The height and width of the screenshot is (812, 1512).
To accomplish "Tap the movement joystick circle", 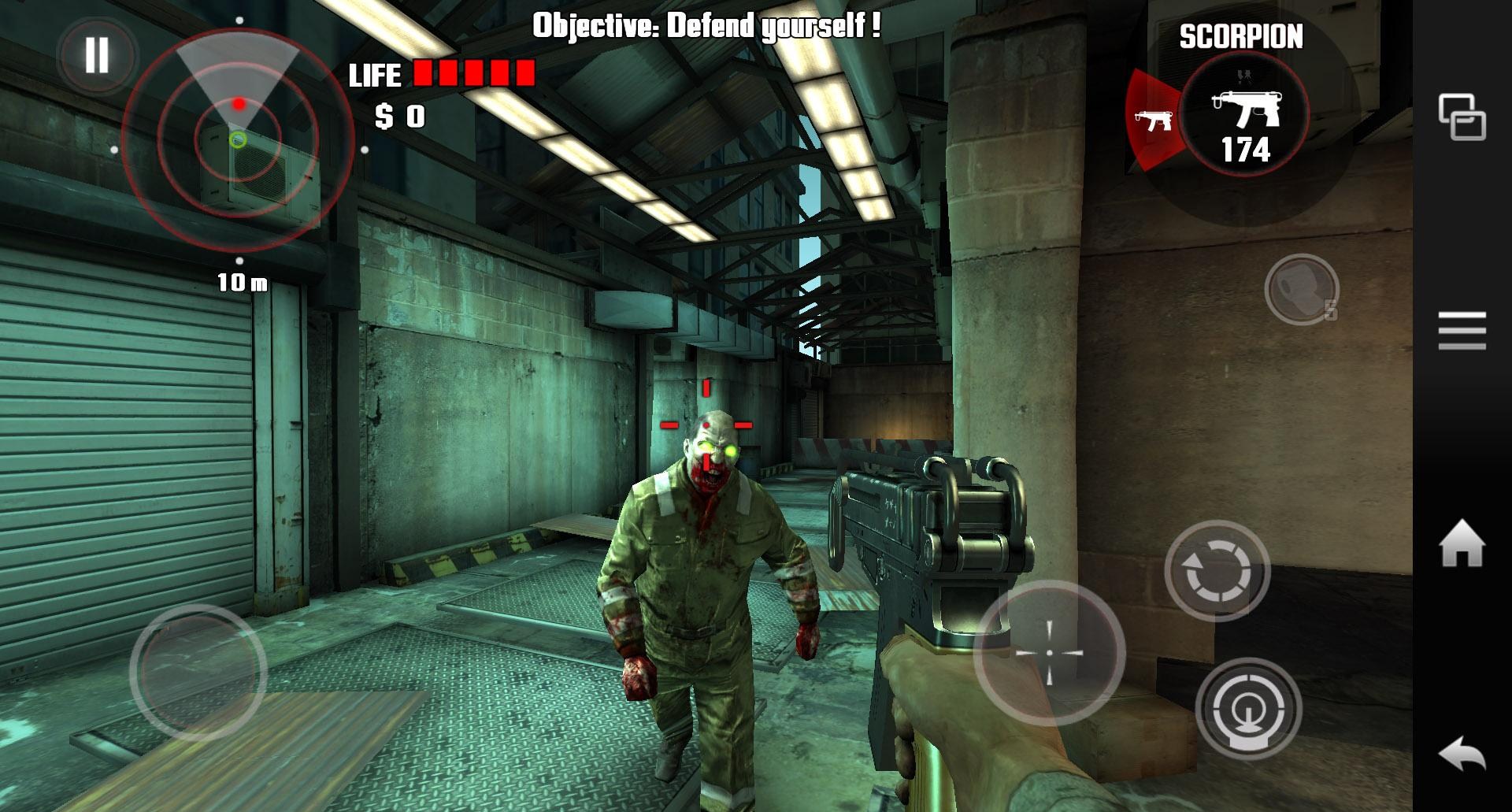I will [x=198, y=672].
